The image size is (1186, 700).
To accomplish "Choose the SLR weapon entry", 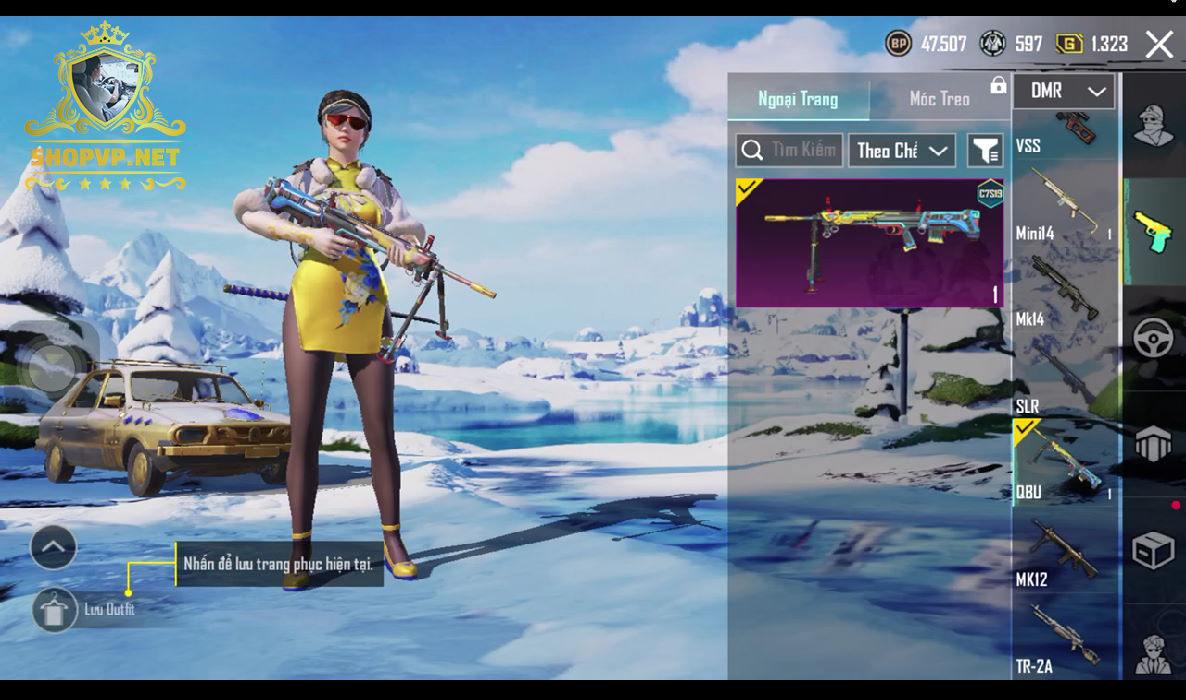I will pyautogui.click(x=1065, y=380).
